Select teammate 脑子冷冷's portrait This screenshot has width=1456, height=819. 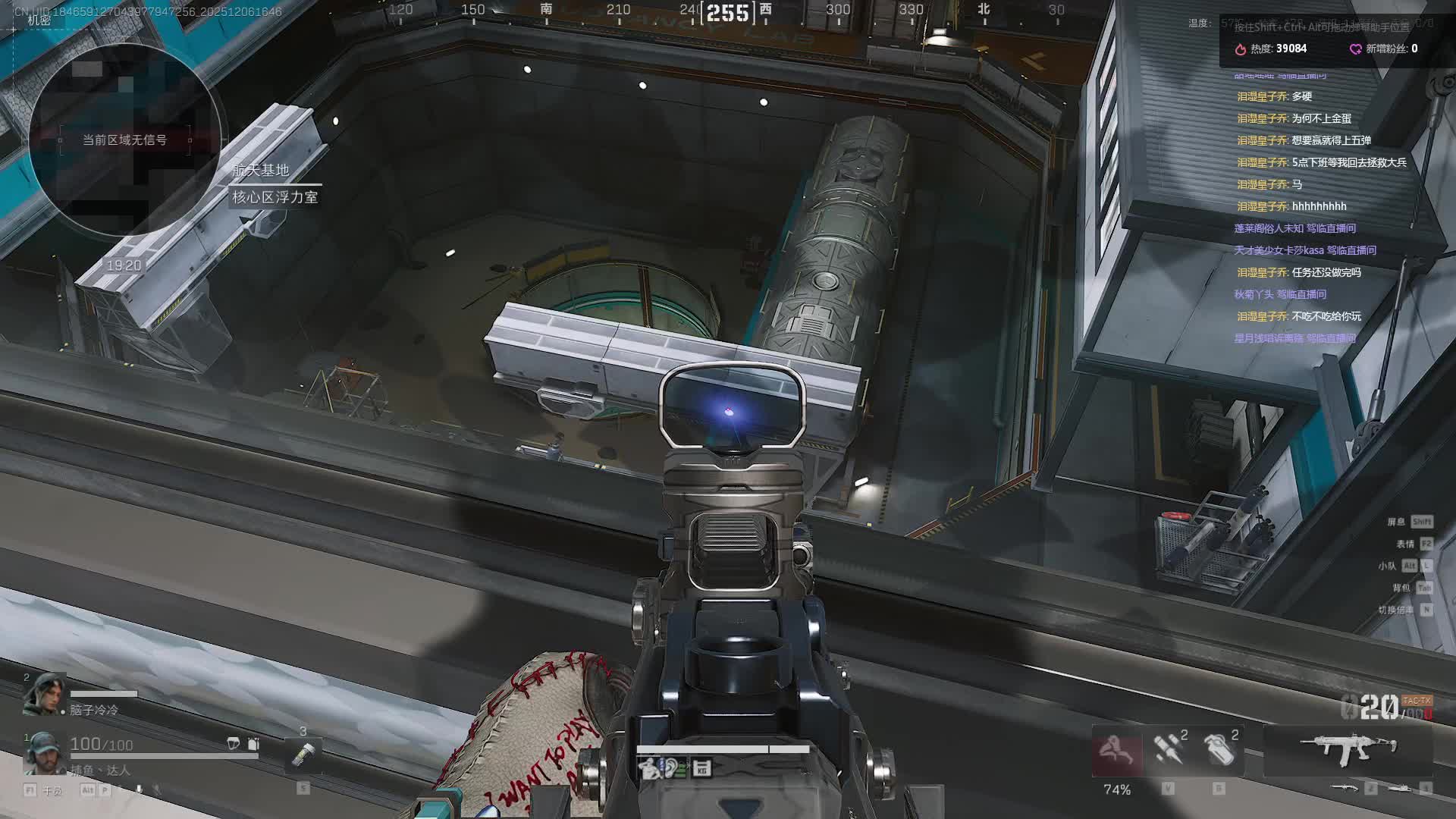44,695
